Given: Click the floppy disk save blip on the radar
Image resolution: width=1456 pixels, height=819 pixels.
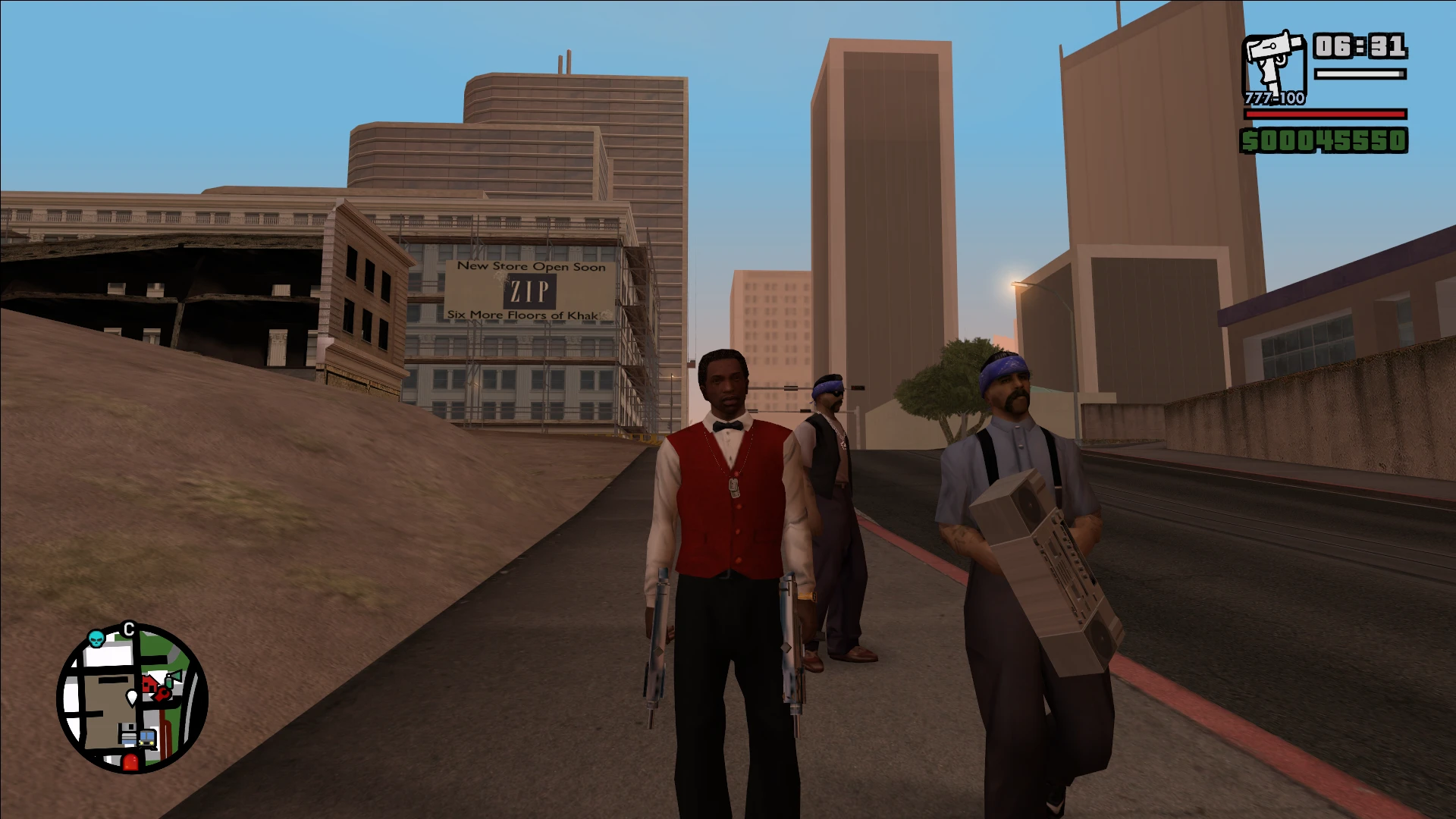Looking at the screenshot, I should click(128, 733).
